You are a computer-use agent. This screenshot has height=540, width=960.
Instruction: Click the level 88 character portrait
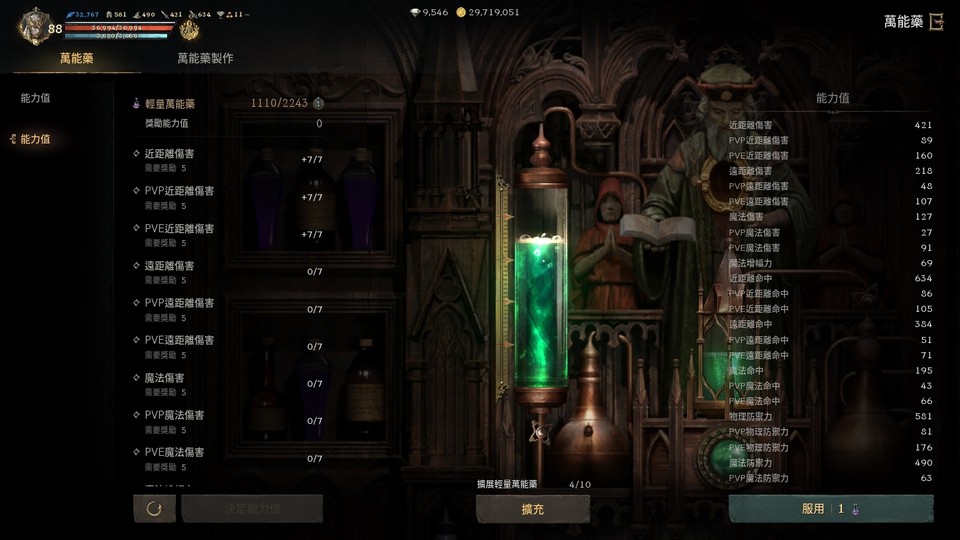34,26
